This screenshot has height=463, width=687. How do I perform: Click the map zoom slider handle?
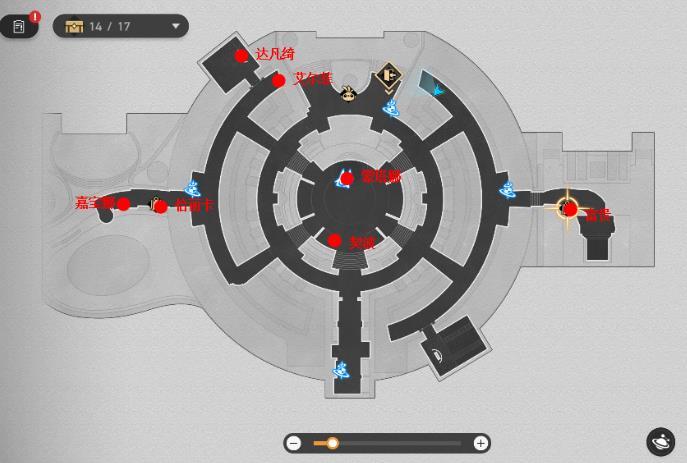click(x=332, y=443)
